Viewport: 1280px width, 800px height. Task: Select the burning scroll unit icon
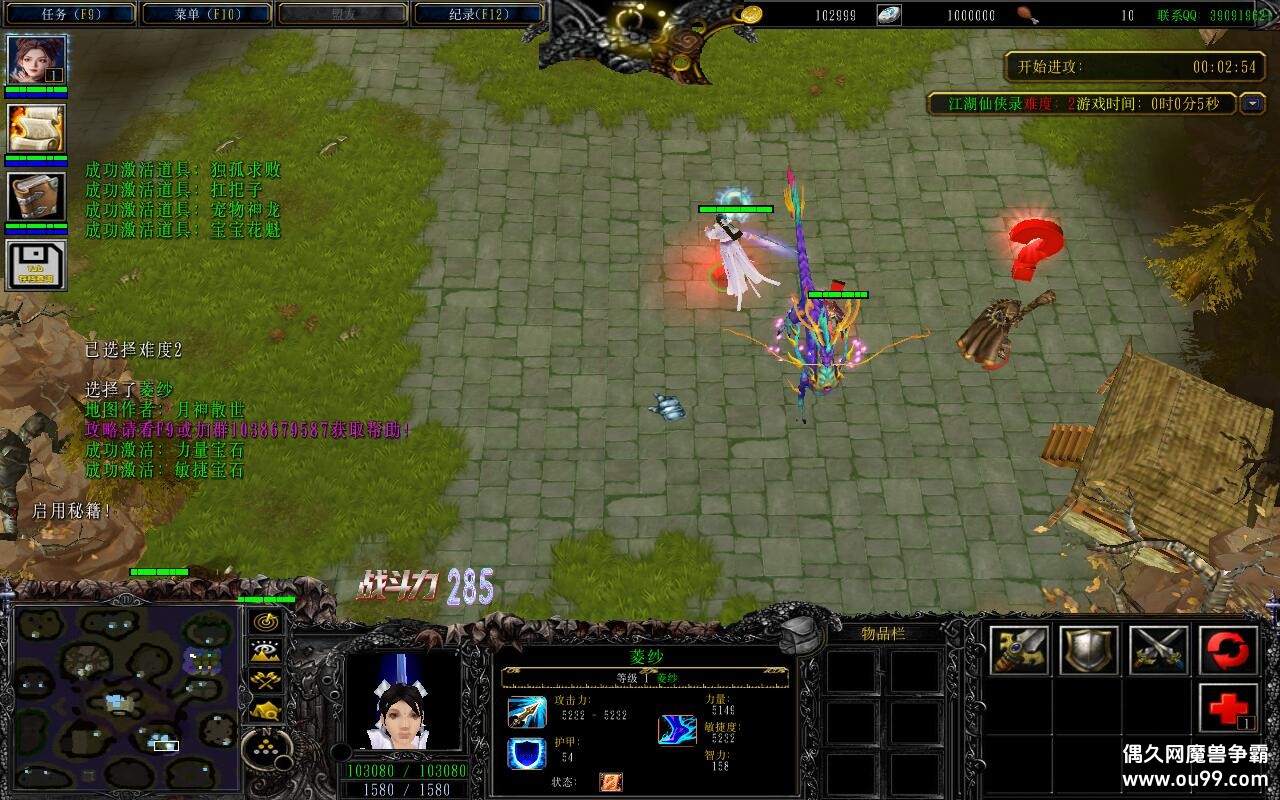pyautogui.click(x=37, y=128)
